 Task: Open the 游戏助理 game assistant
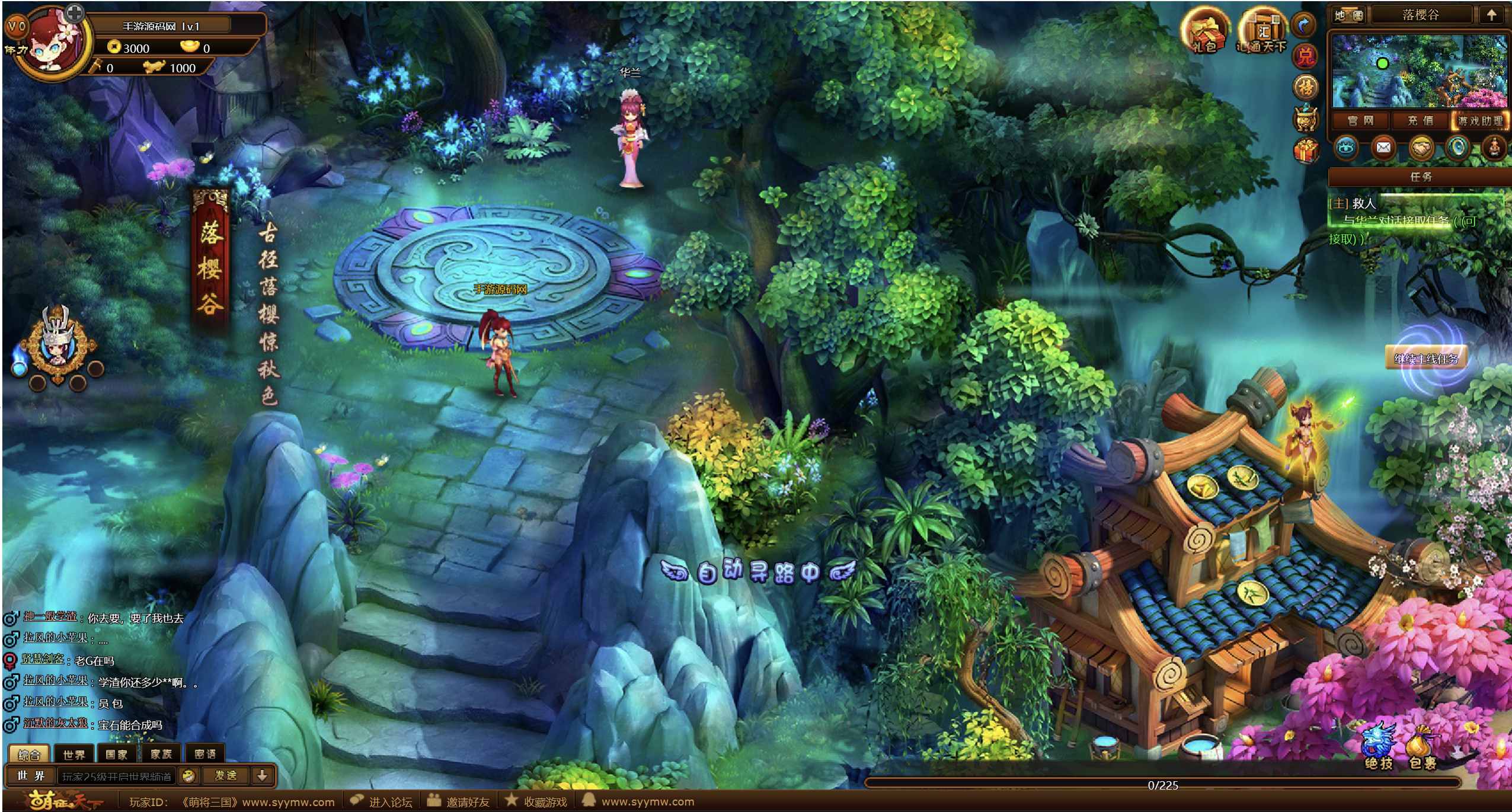pyautogui.click(x=1480, y=121)
